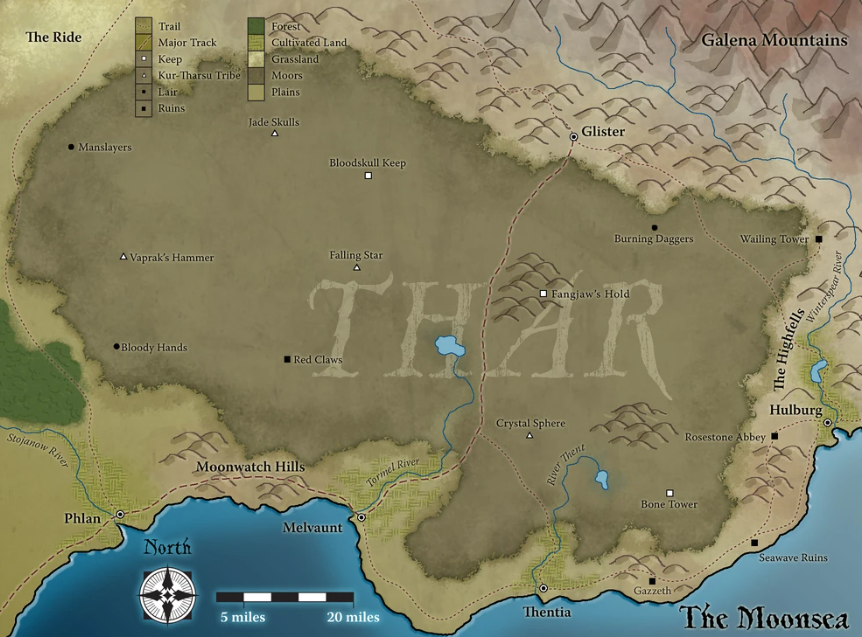
Task: Click the Hulburg town marker
Action: (x=828, y=424)
